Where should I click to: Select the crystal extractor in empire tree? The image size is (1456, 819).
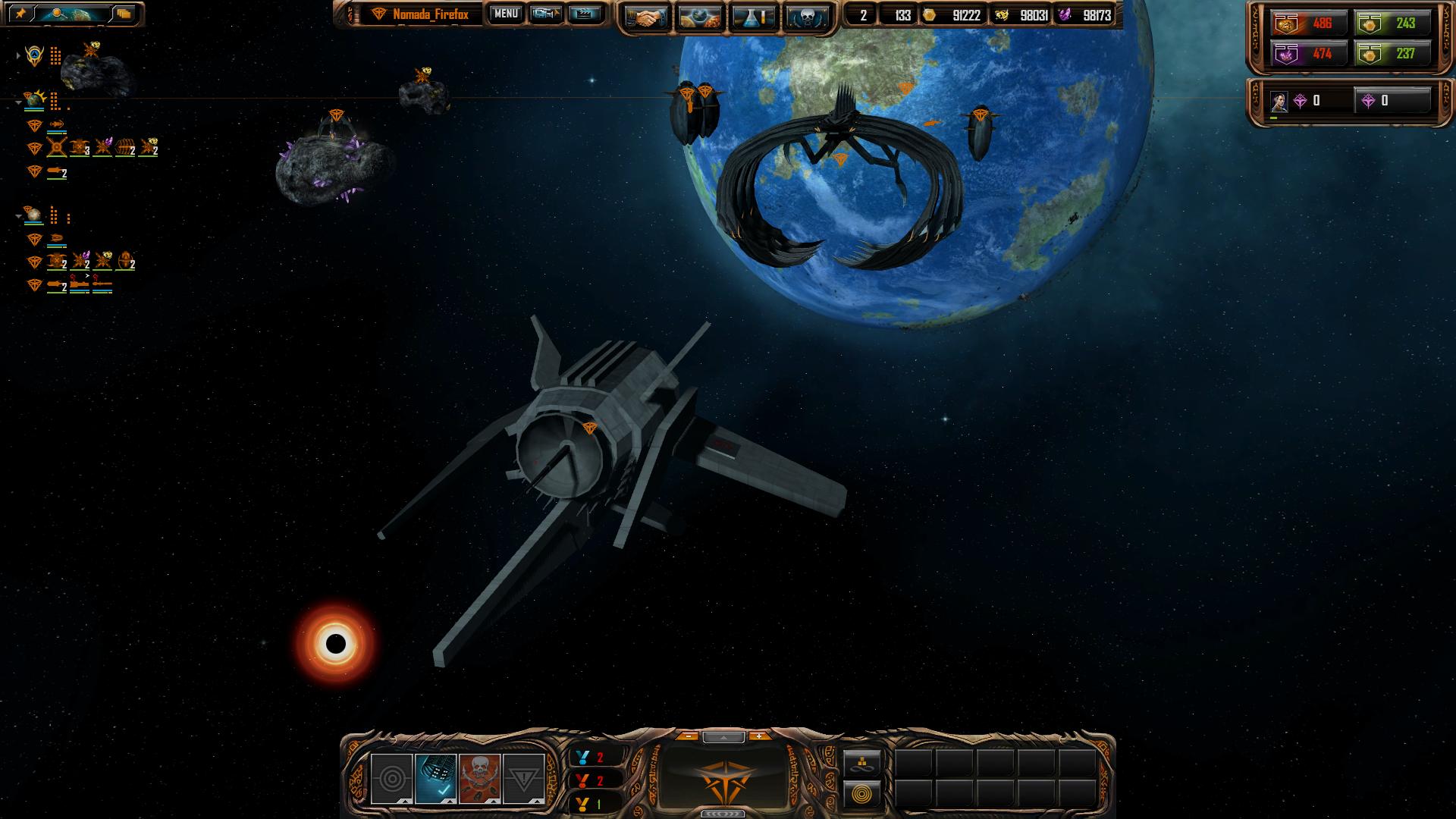point(102,148)
